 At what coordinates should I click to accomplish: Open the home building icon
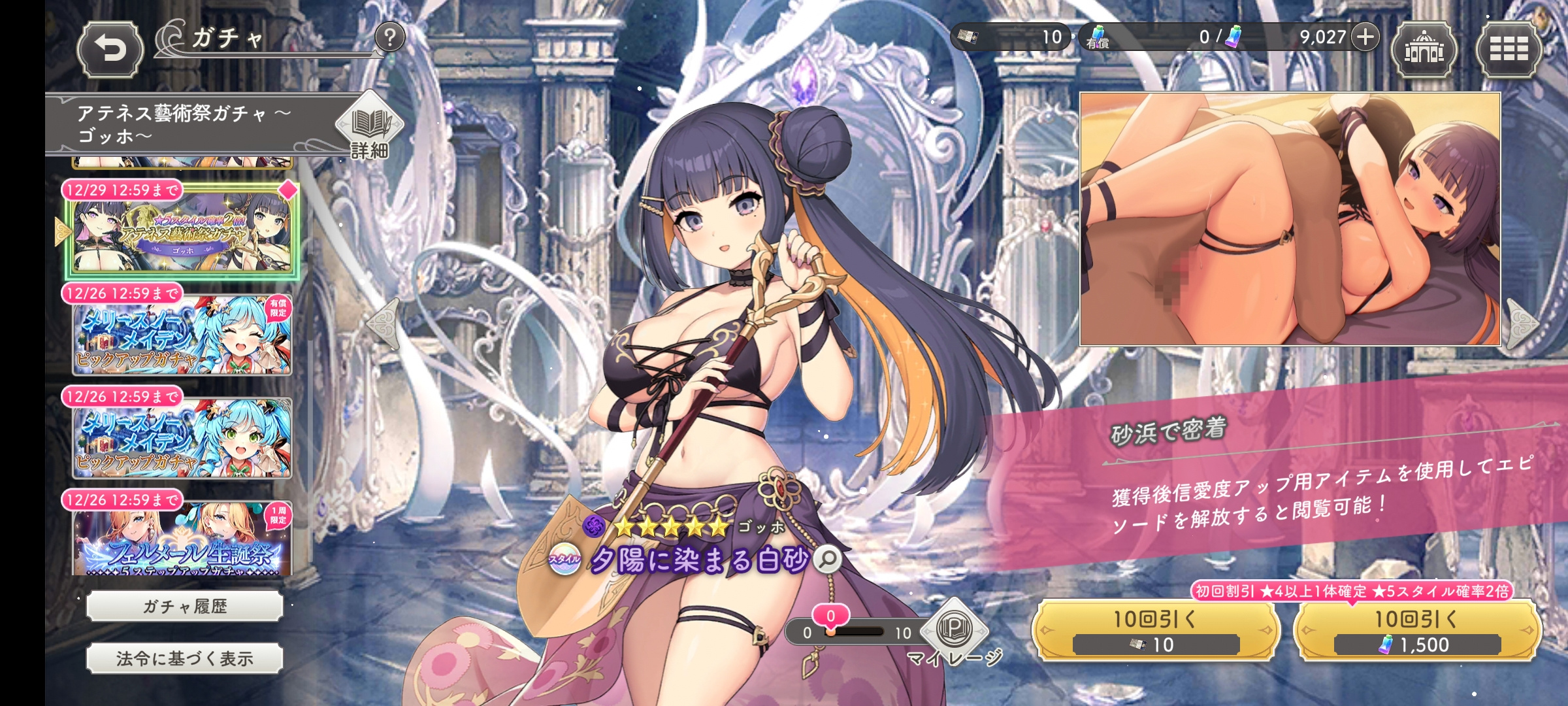click(1424, 50)
